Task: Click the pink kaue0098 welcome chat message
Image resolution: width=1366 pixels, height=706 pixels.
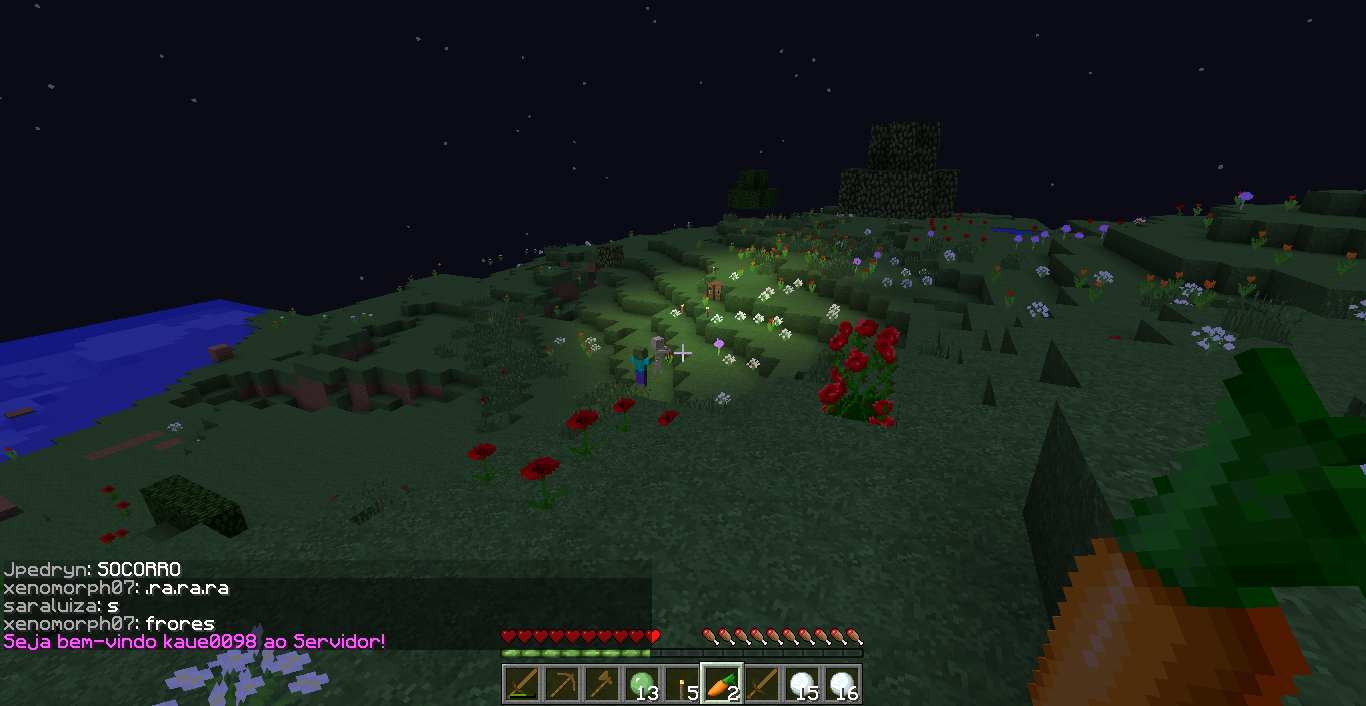Action: (195, 641)
